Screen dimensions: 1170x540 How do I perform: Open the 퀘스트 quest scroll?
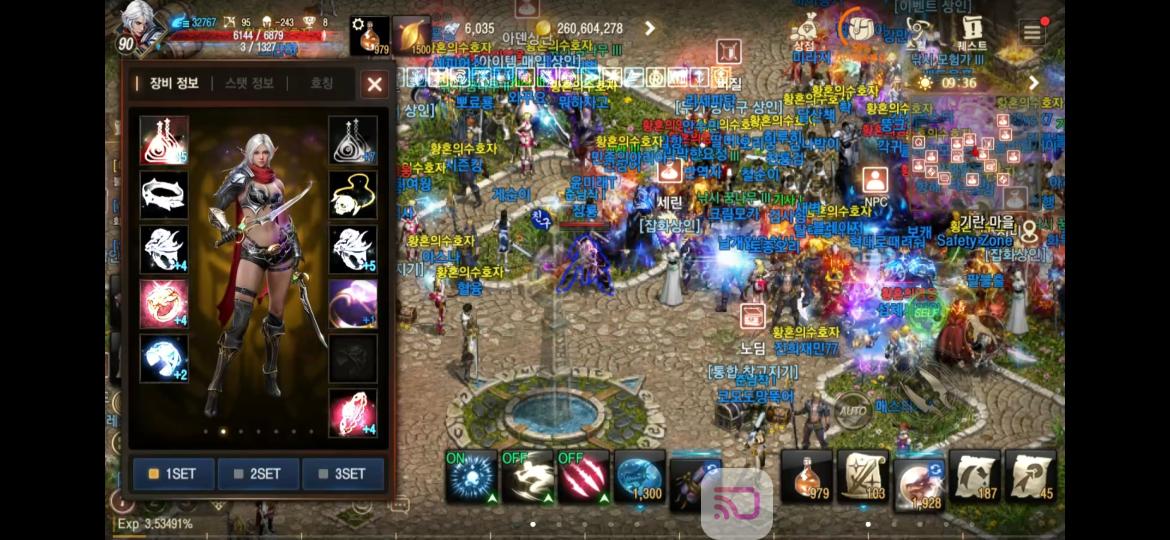971,32
